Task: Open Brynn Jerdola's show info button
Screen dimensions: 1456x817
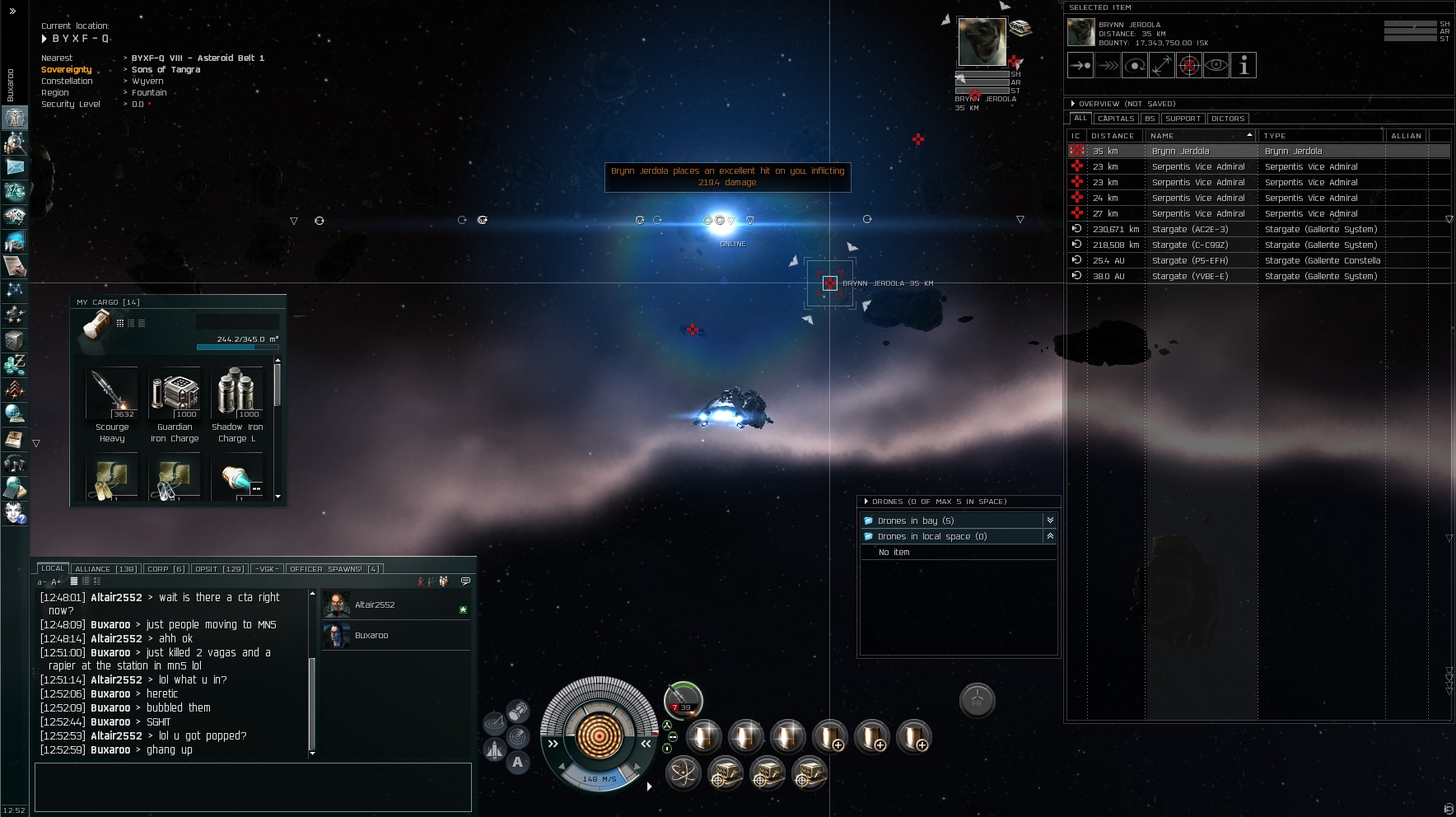Action: [1244, 66]
